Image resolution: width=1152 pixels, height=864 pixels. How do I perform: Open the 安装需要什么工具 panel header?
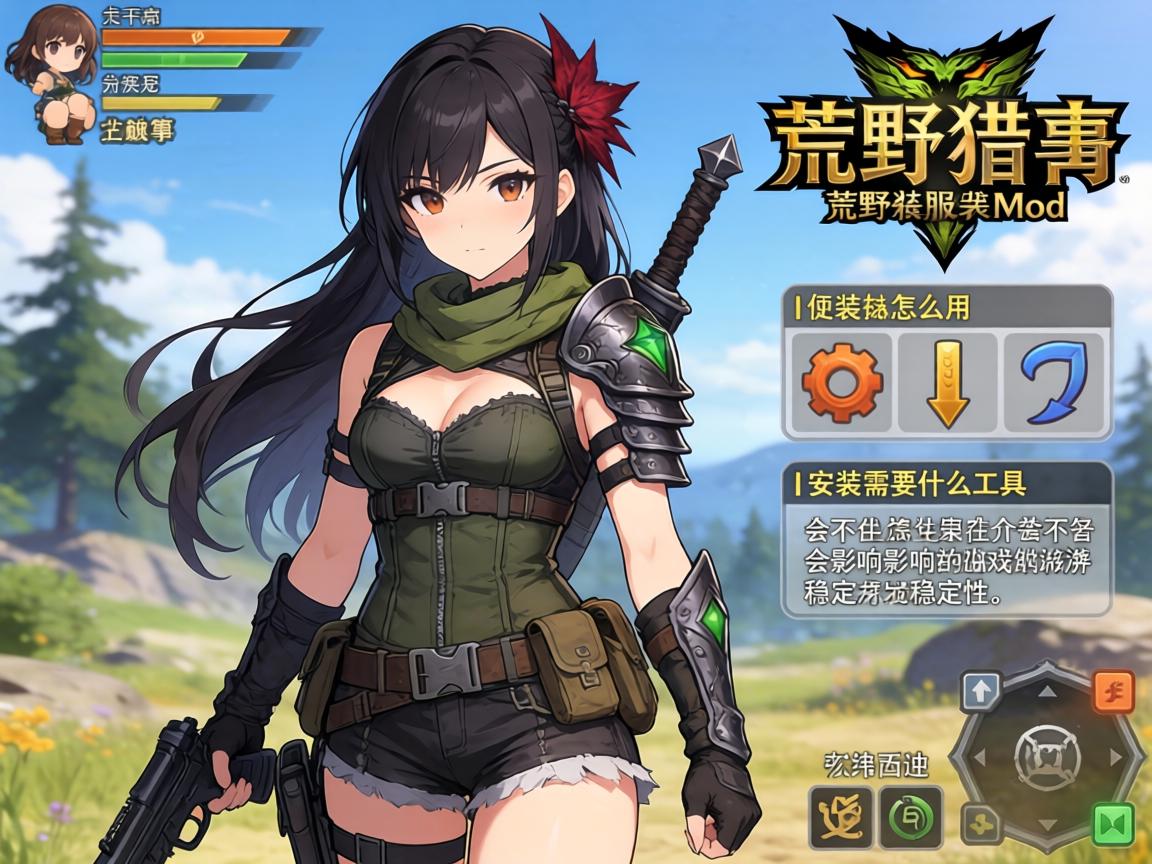(946, 484)
